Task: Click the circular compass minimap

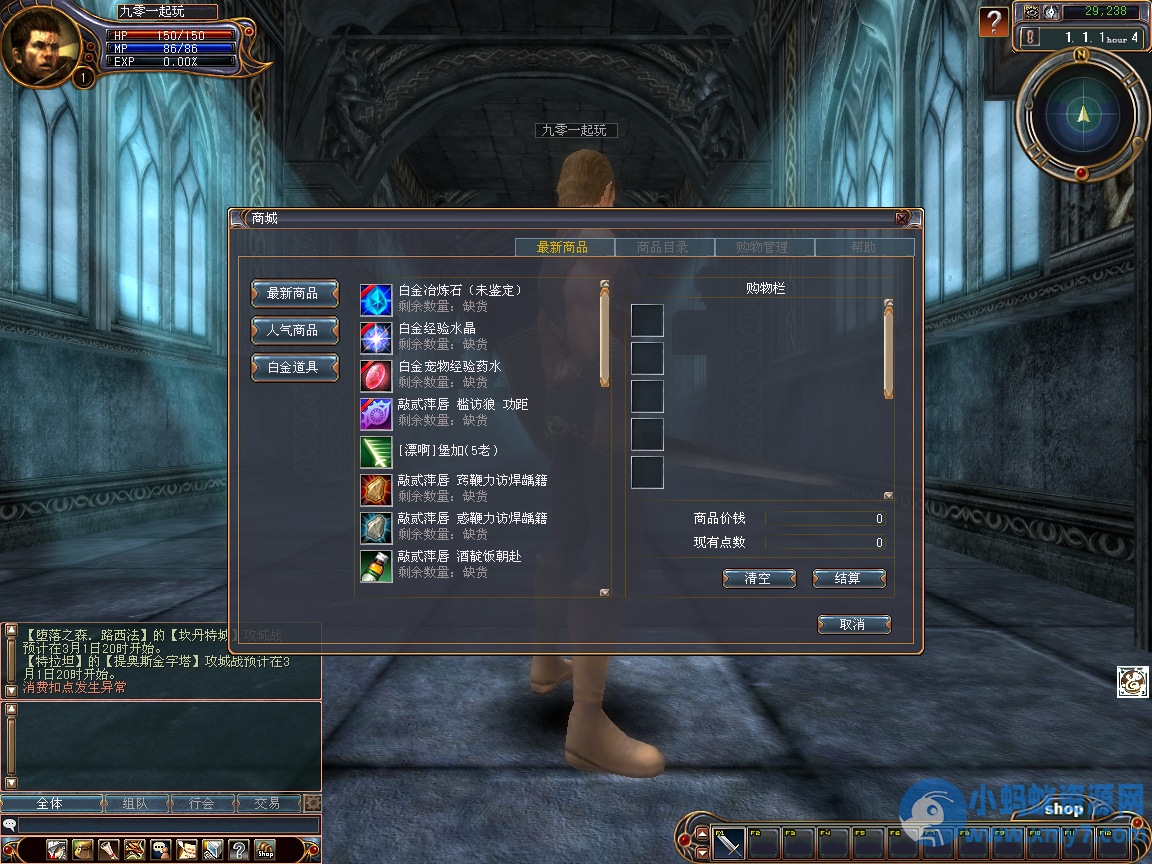Action: click(1082, 115)
